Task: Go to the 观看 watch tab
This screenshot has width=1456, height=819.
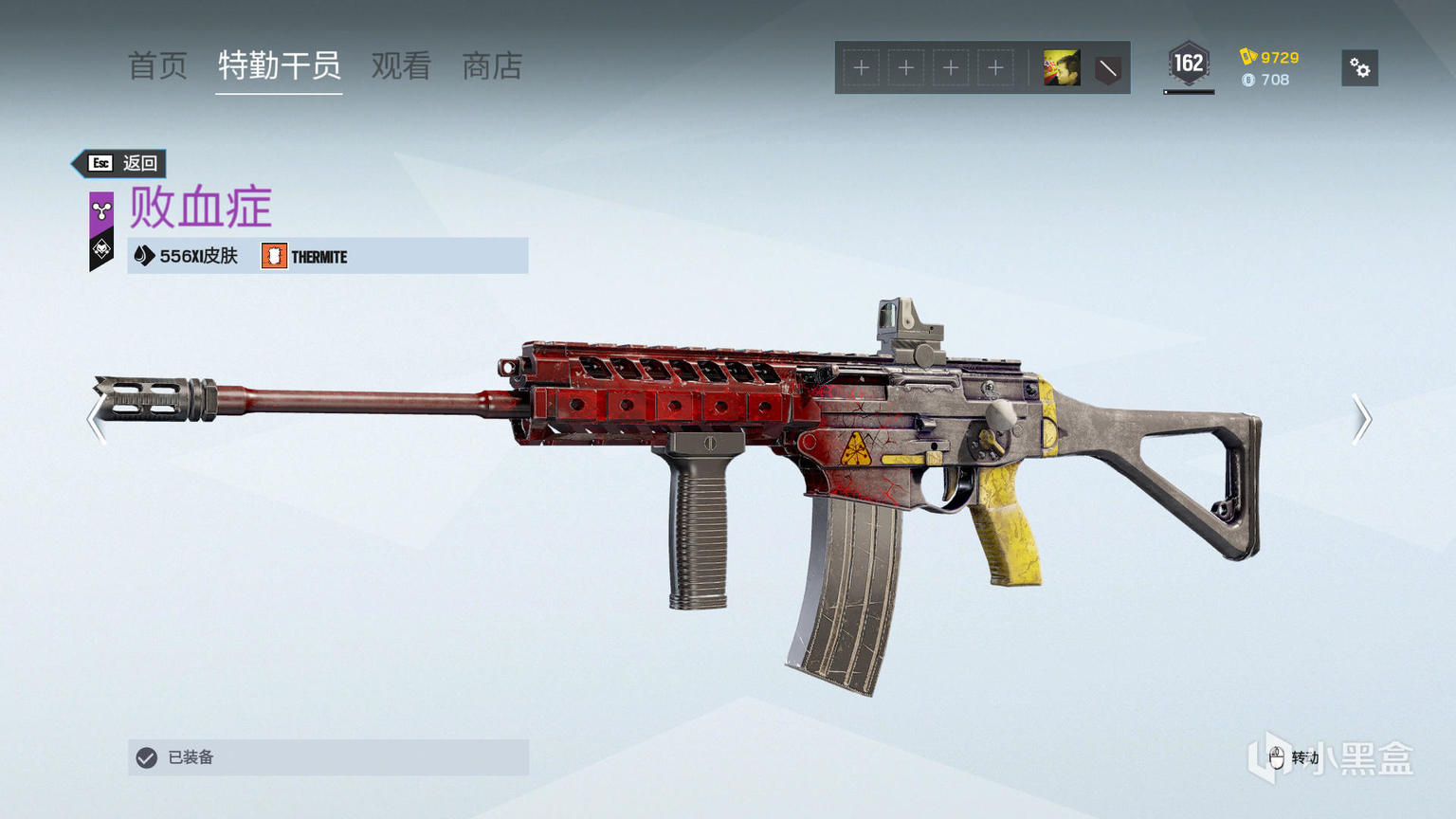Action: (x=401, y=66)
